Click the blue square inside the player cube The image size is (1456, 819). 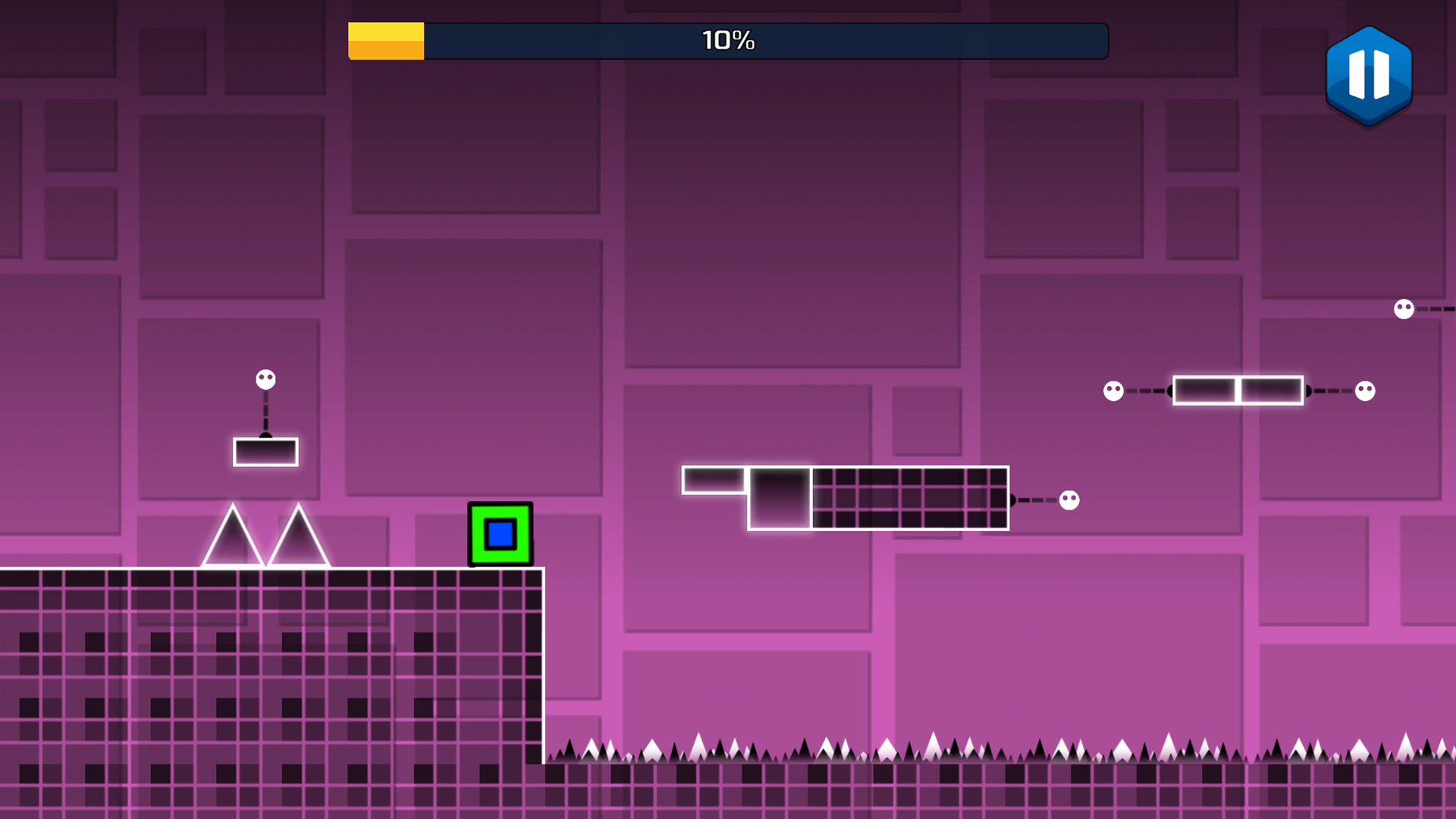click(x=500, y=534)
